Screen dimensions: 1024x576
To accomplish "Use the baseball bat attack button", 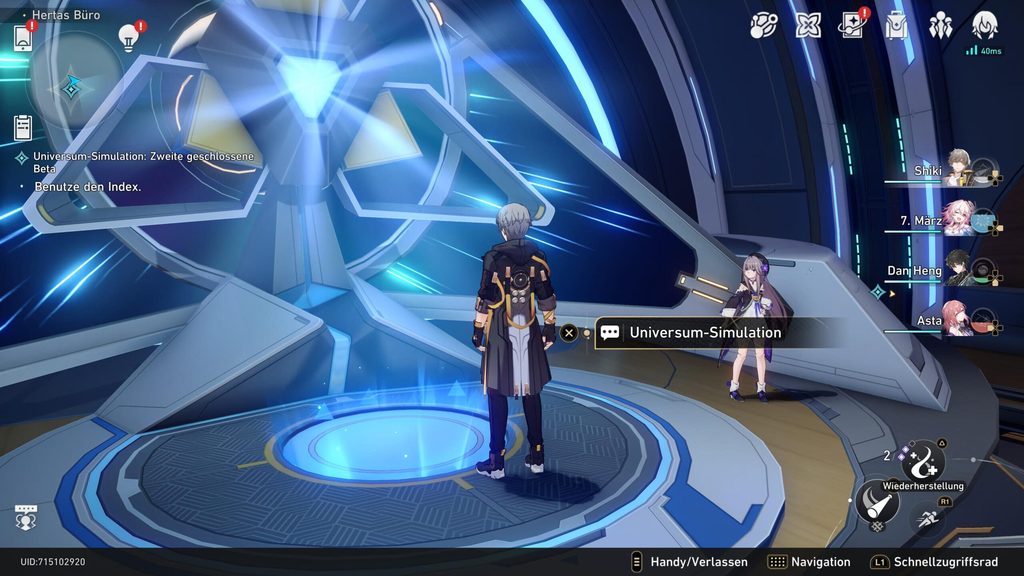I will 876,503.
